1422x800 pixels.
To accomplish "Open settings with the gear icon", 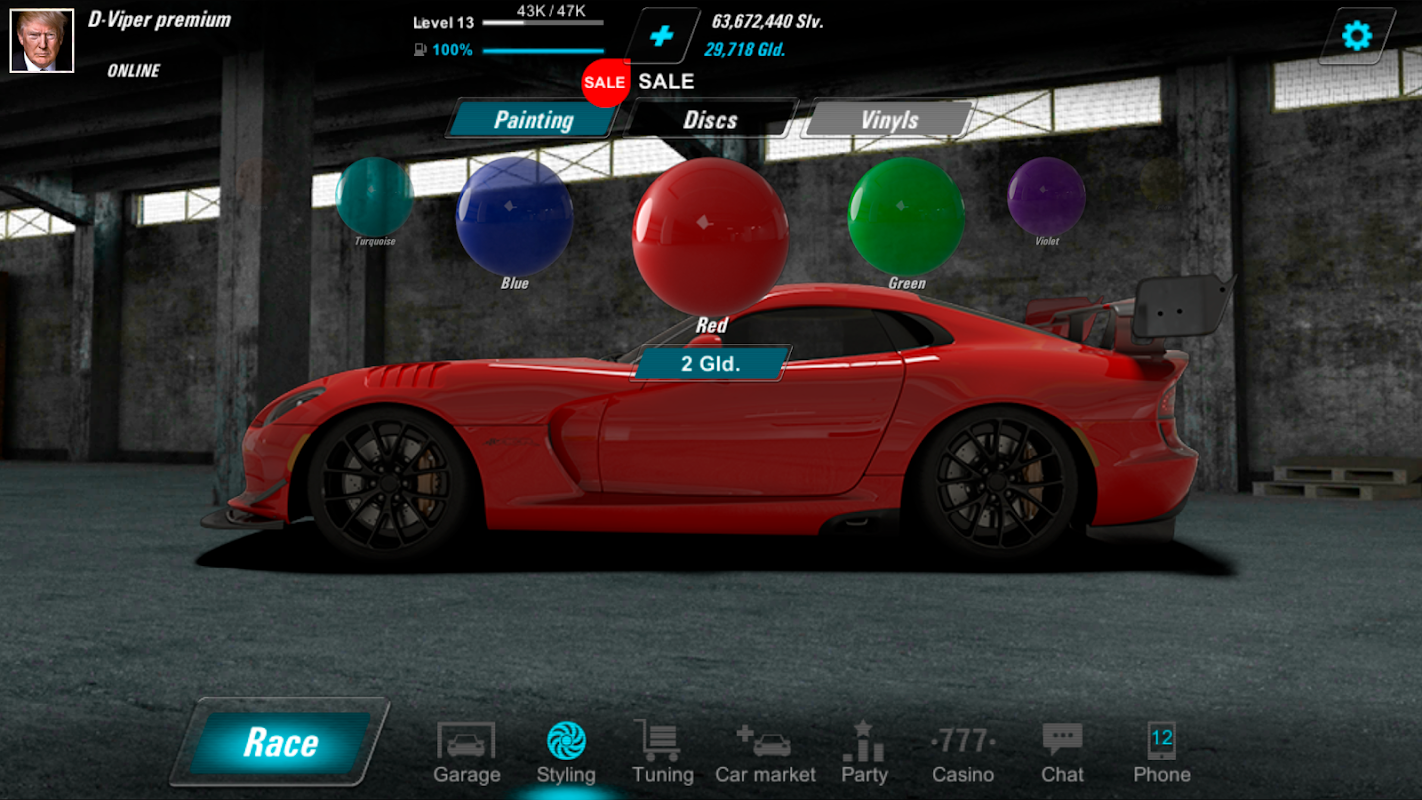I will coord(1356,37).
